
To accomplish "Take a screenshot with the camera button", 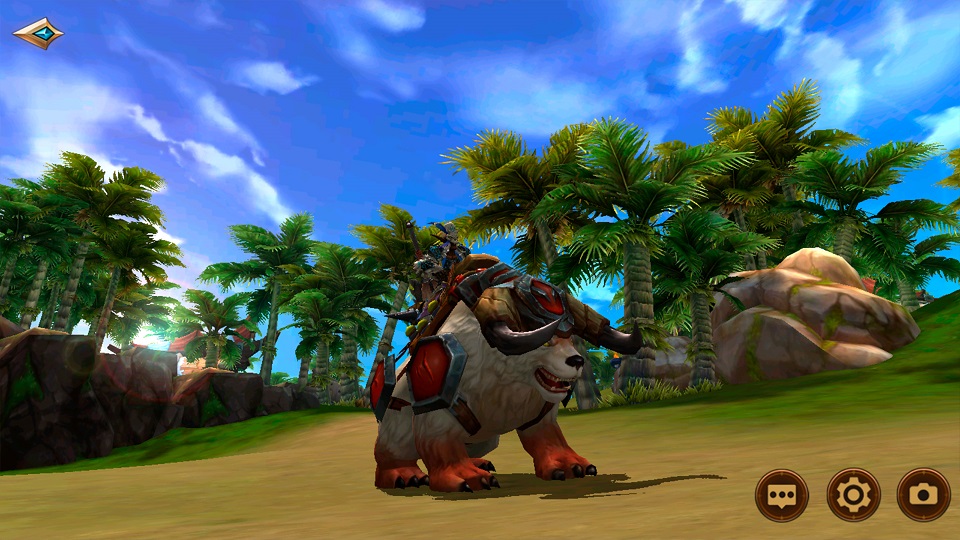I will tap(923, 495).
